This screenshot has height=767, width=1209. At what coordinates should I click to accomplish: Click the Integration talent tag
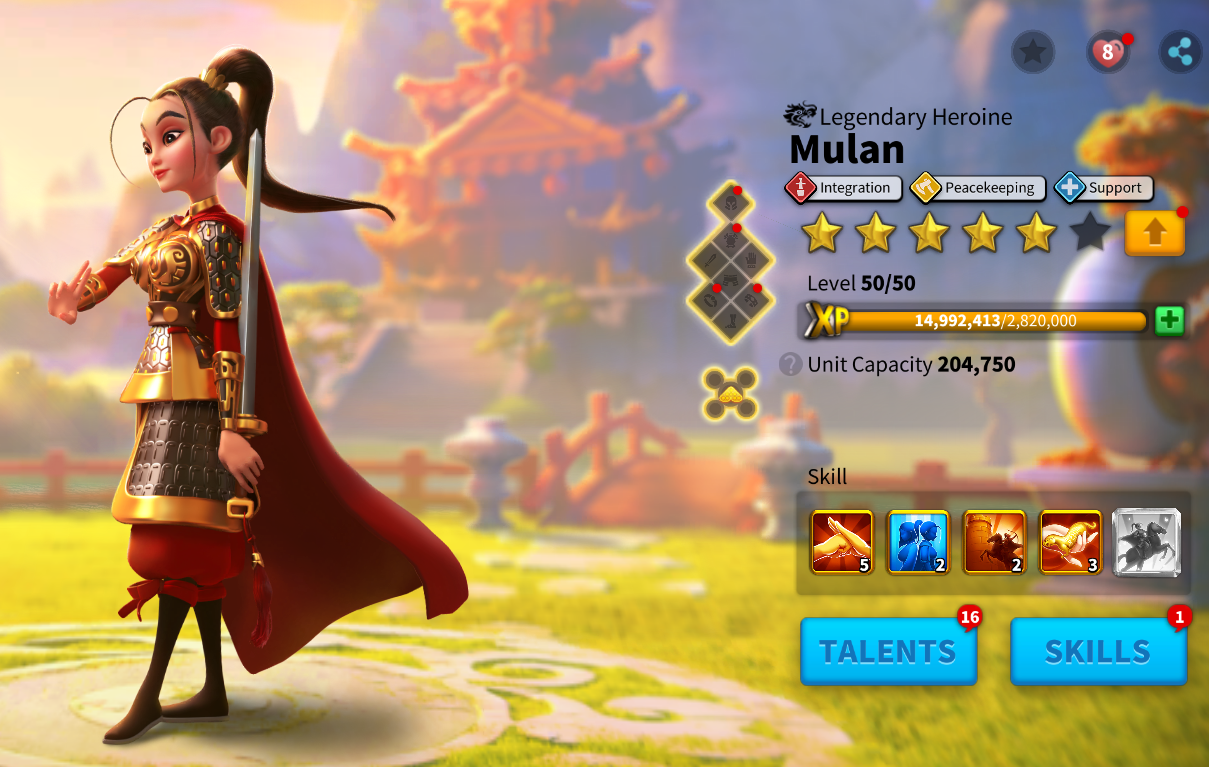click(844, 188)
